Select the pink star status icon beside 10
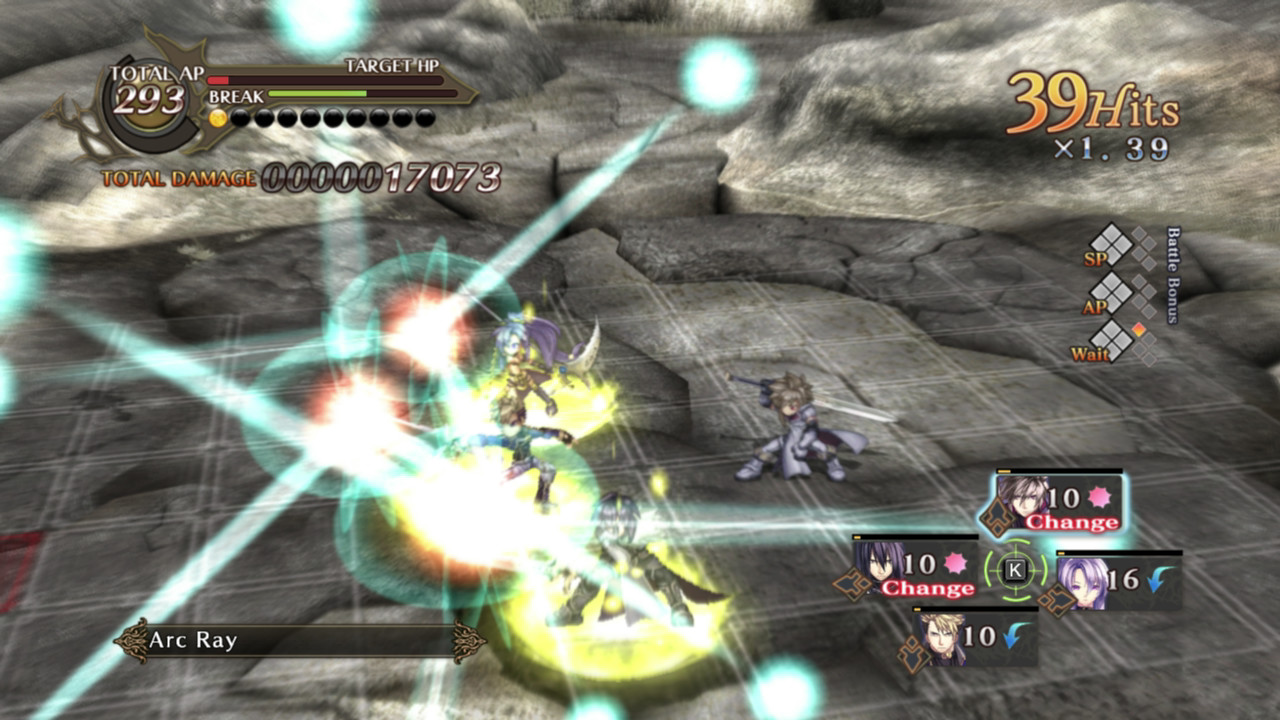 click(1098, 497)
